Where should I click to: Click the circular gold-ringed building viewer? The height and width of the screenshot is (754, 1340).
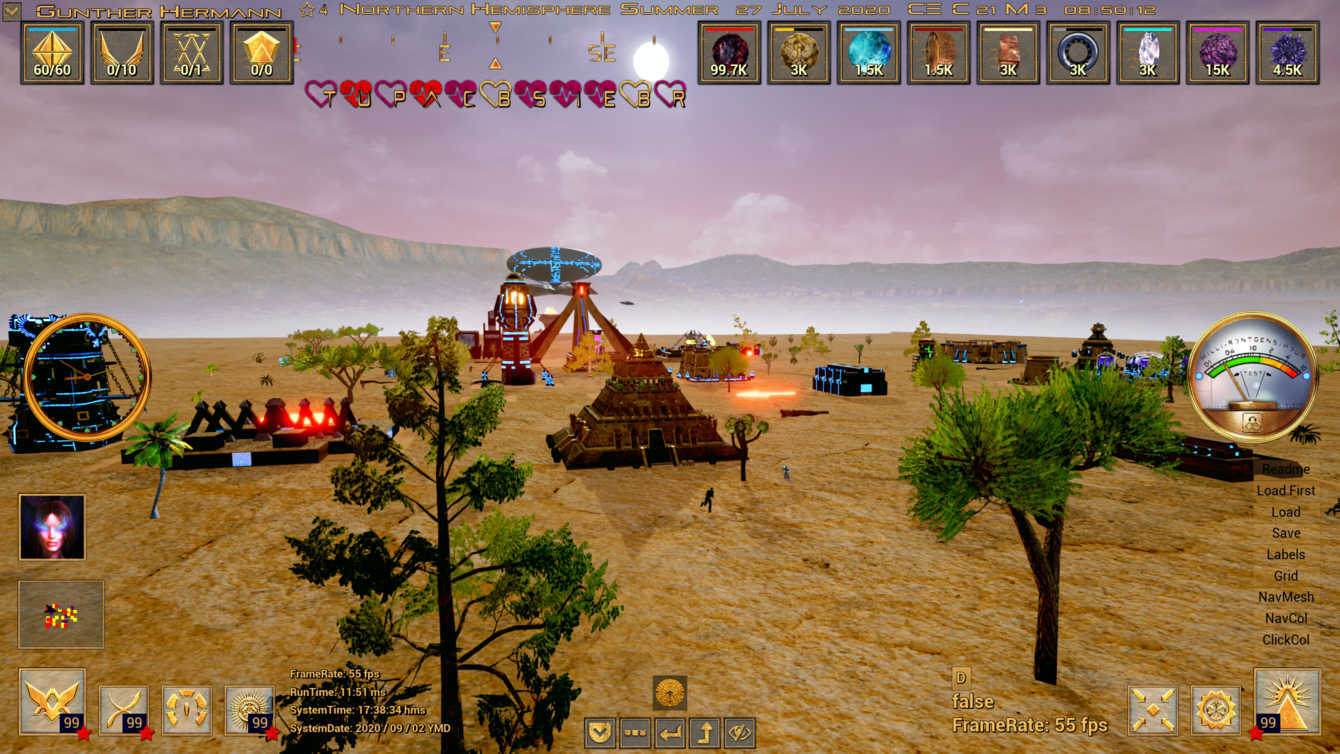tap(87, 377)
